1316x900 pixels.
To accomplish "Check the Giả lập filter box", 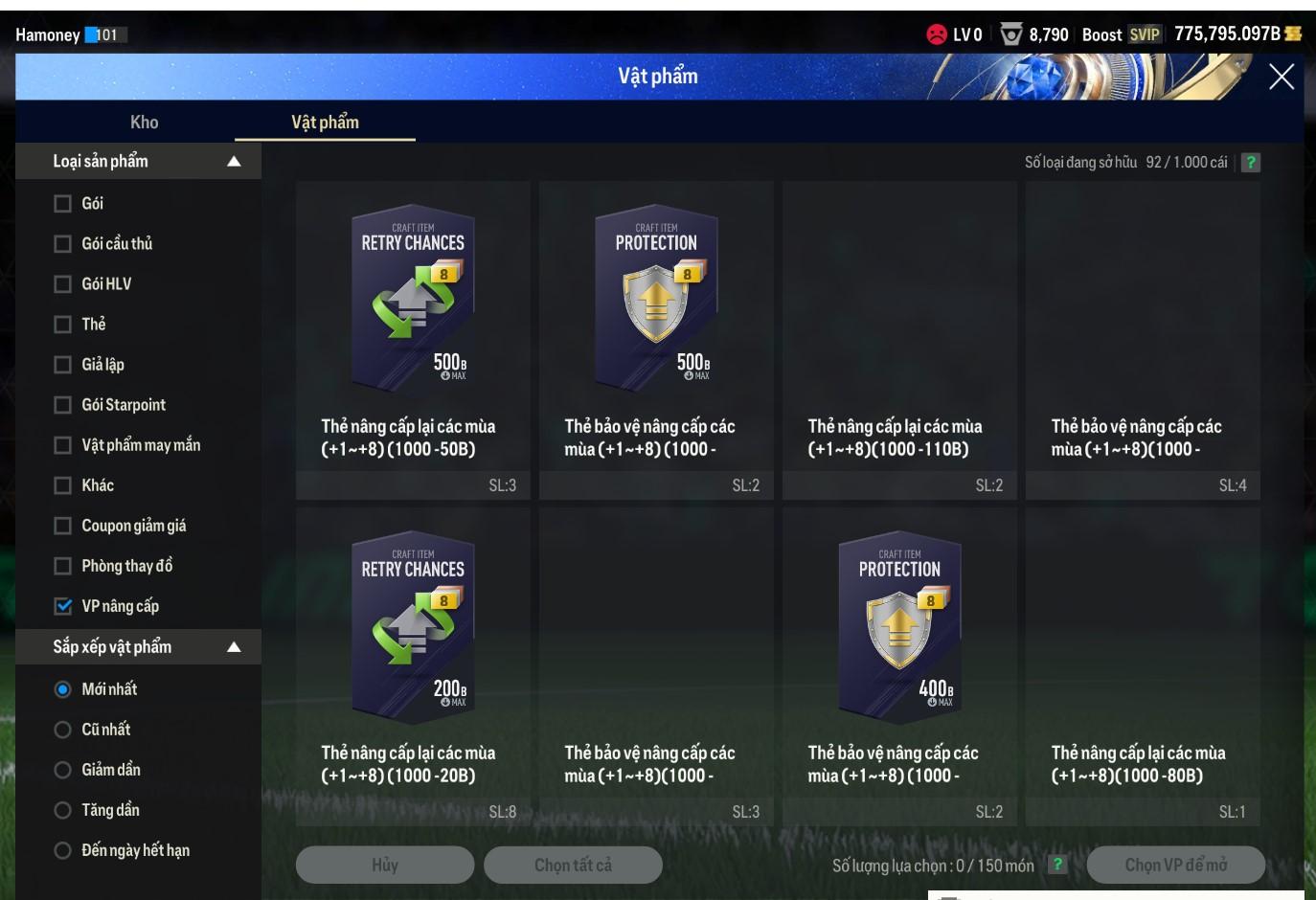I will pyautogui.click(x=63, y=365).
